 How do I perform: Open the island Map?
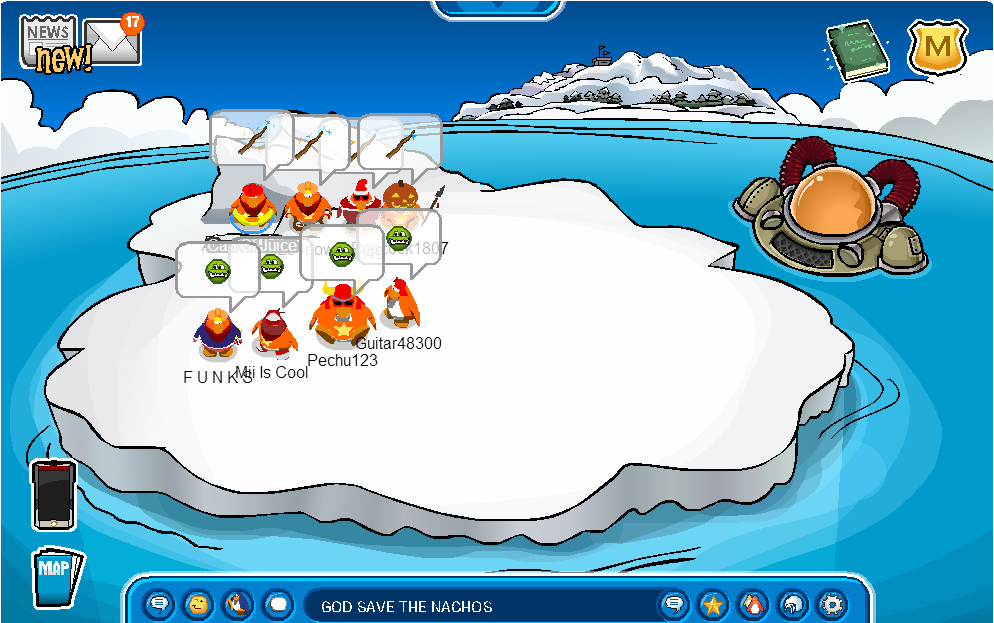tap(56, 577)
